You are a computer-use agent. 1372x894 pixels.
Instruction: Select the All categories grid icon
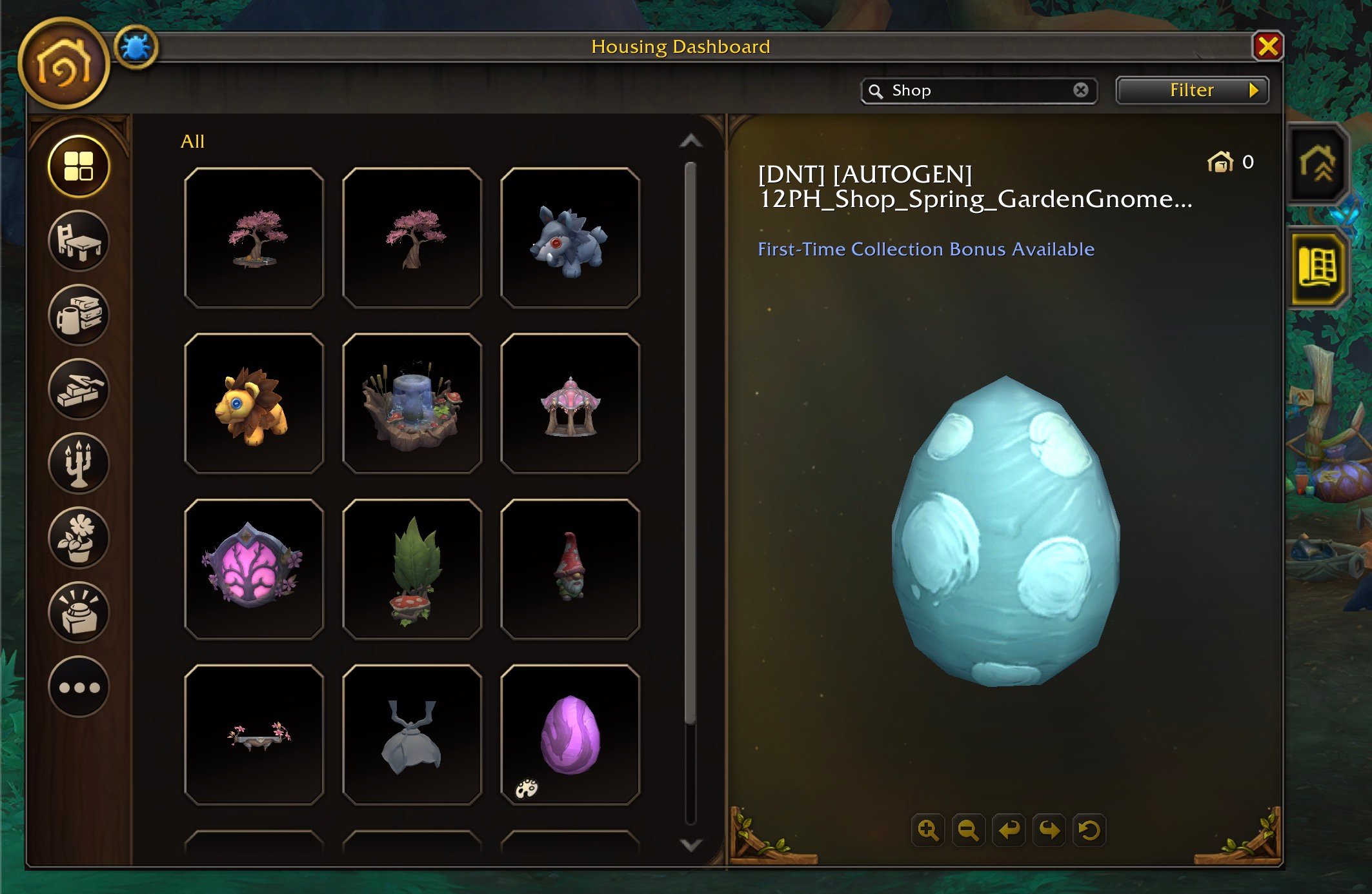pos(77,166)
